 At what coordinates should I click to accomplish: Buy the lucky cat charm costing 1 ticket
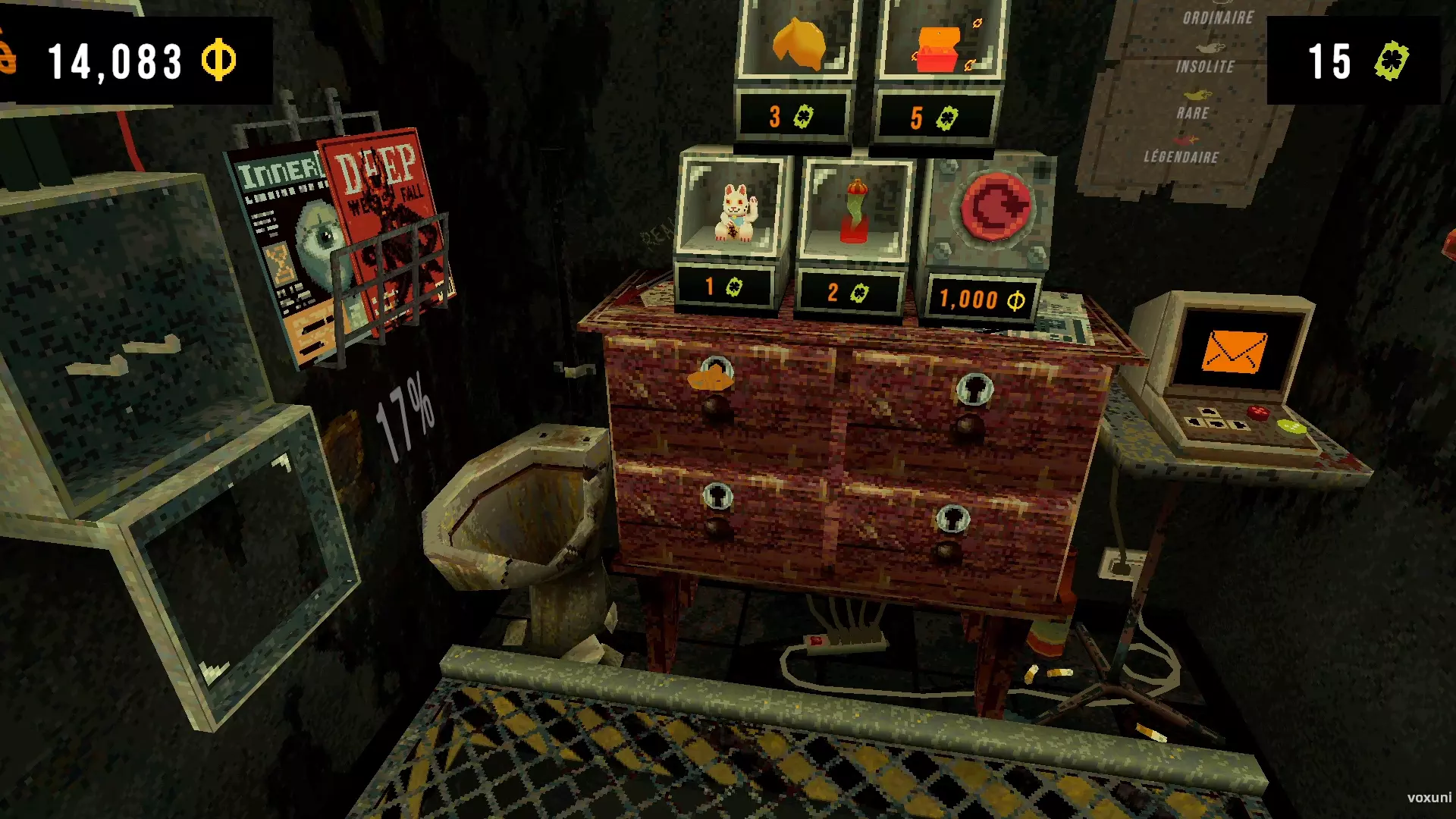[x=732, y=213]
